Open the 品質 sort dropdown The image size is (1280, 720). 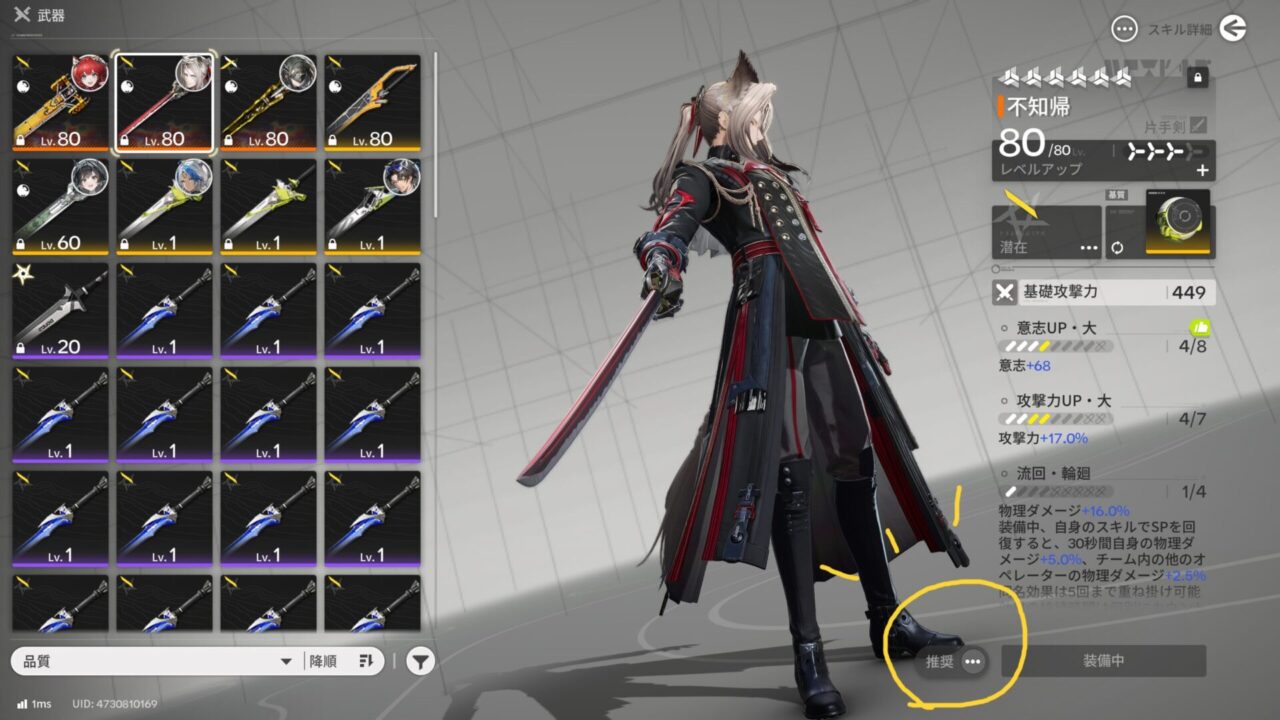tap(156, 661)
